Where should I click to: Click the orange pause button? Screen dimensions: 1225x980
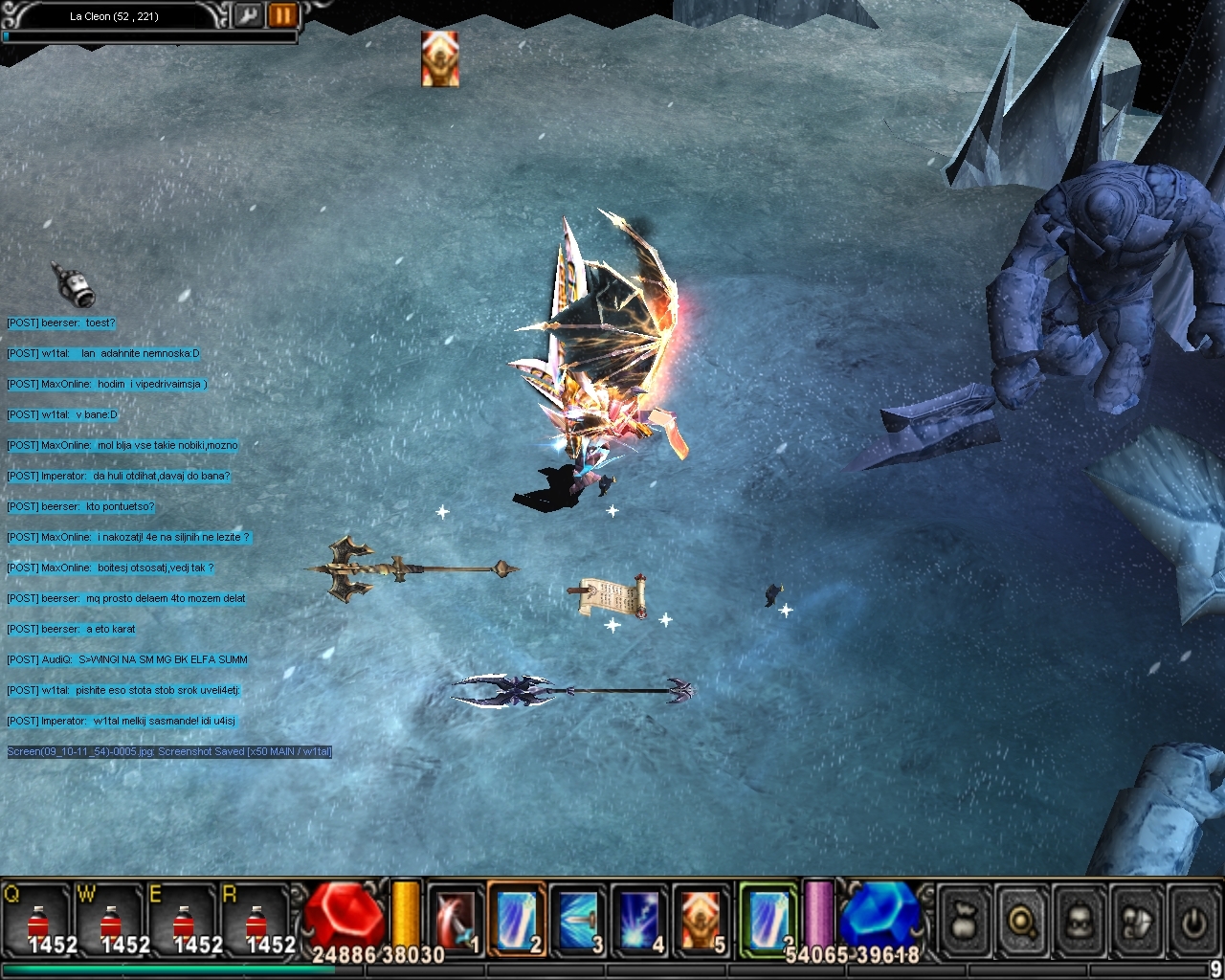coord(282,15)
